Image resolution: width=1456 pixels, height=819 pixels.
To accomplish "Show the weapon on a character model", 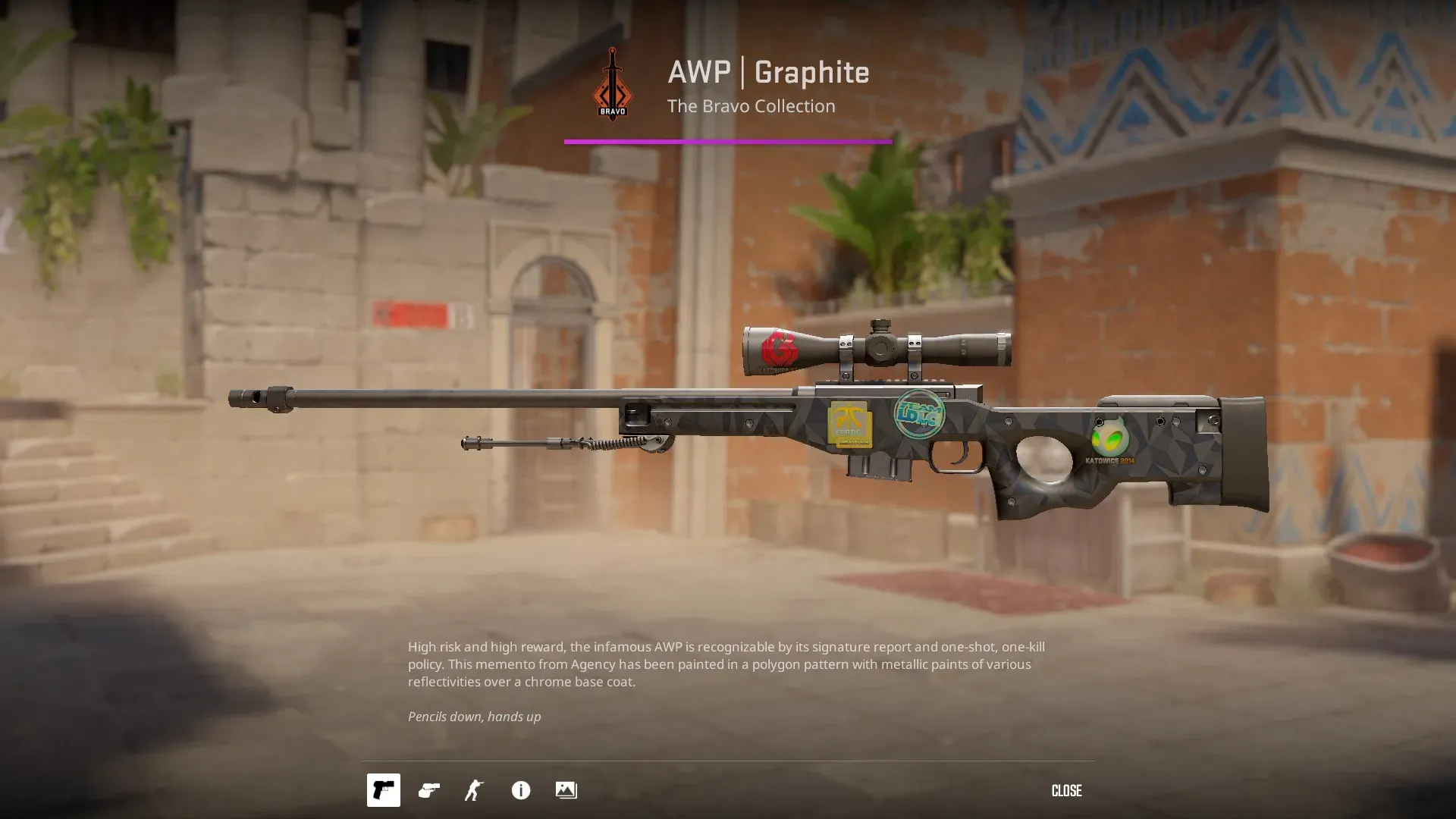I will 475,790.
